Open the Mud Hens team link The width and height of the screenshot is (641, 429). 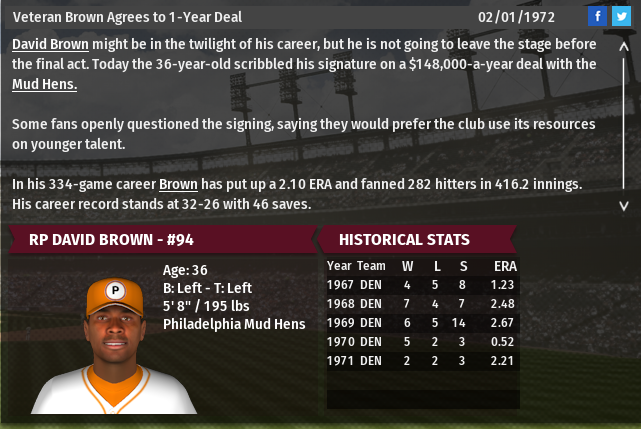point(44,84)
